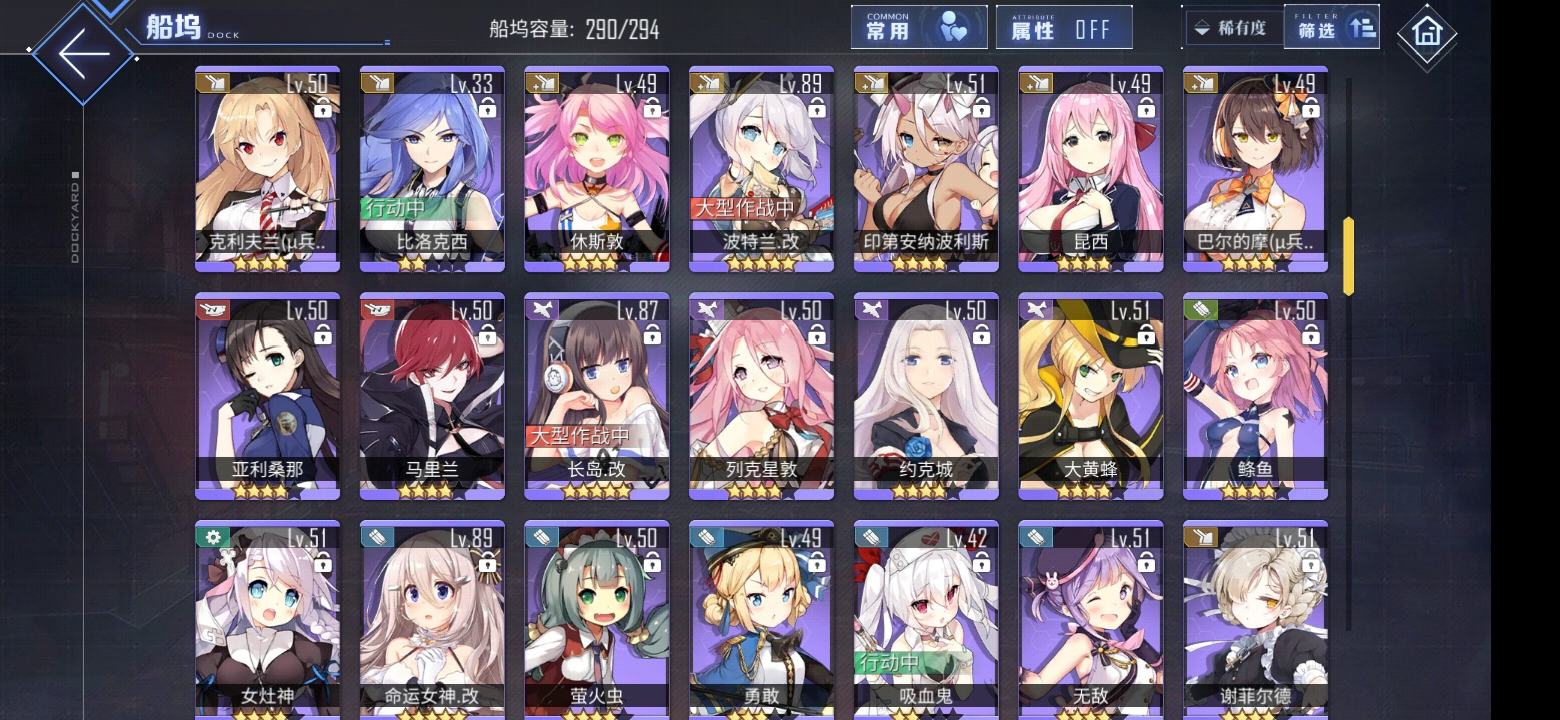The width and height of the screenshot is (1560, 720).
Task: Select the 巴尔的摩 ship card
Action: click(1255, 168)
